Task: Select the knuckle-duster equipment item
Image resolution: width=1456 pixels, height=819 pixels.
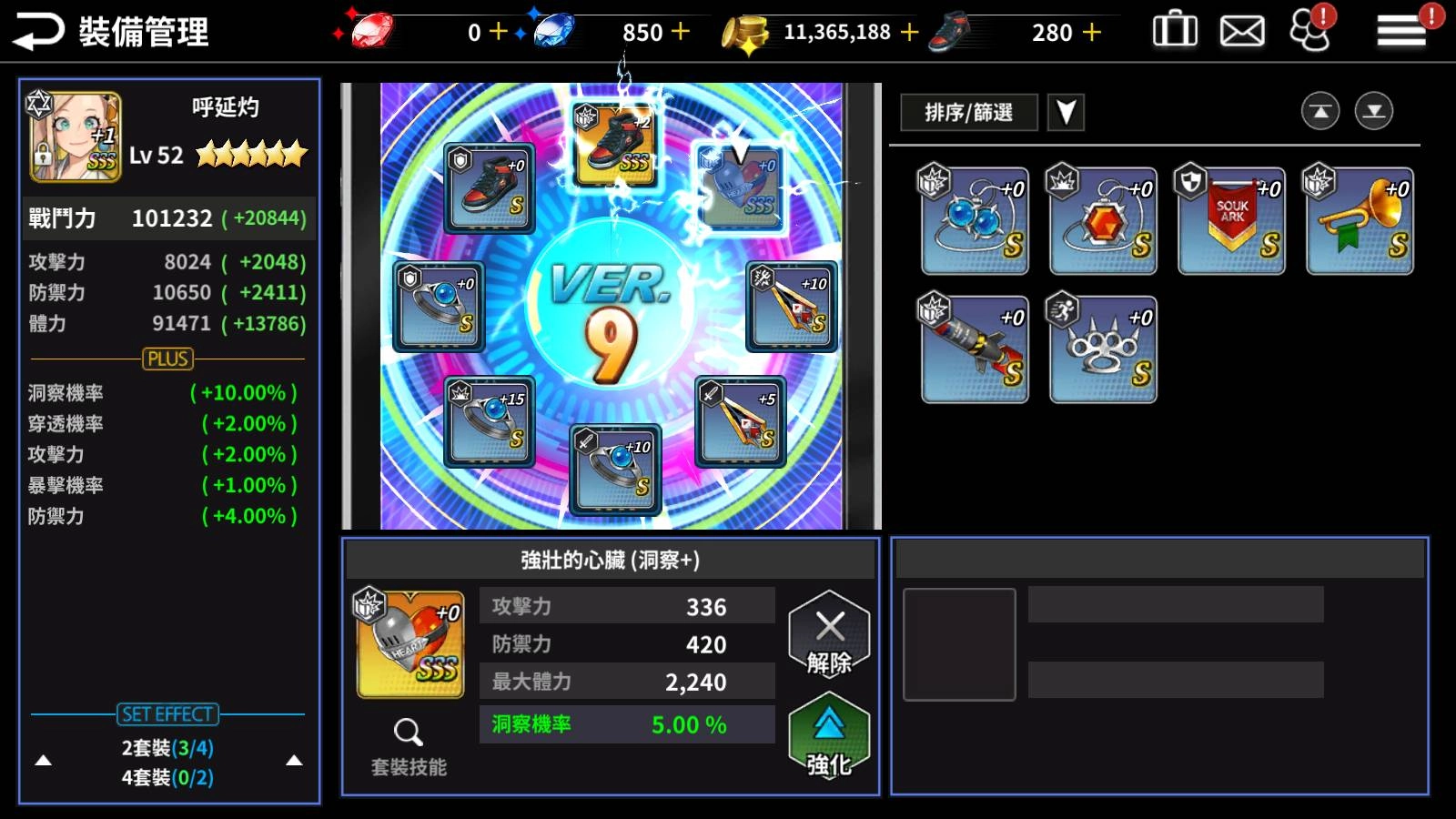Action: [x=1102, y=349]
